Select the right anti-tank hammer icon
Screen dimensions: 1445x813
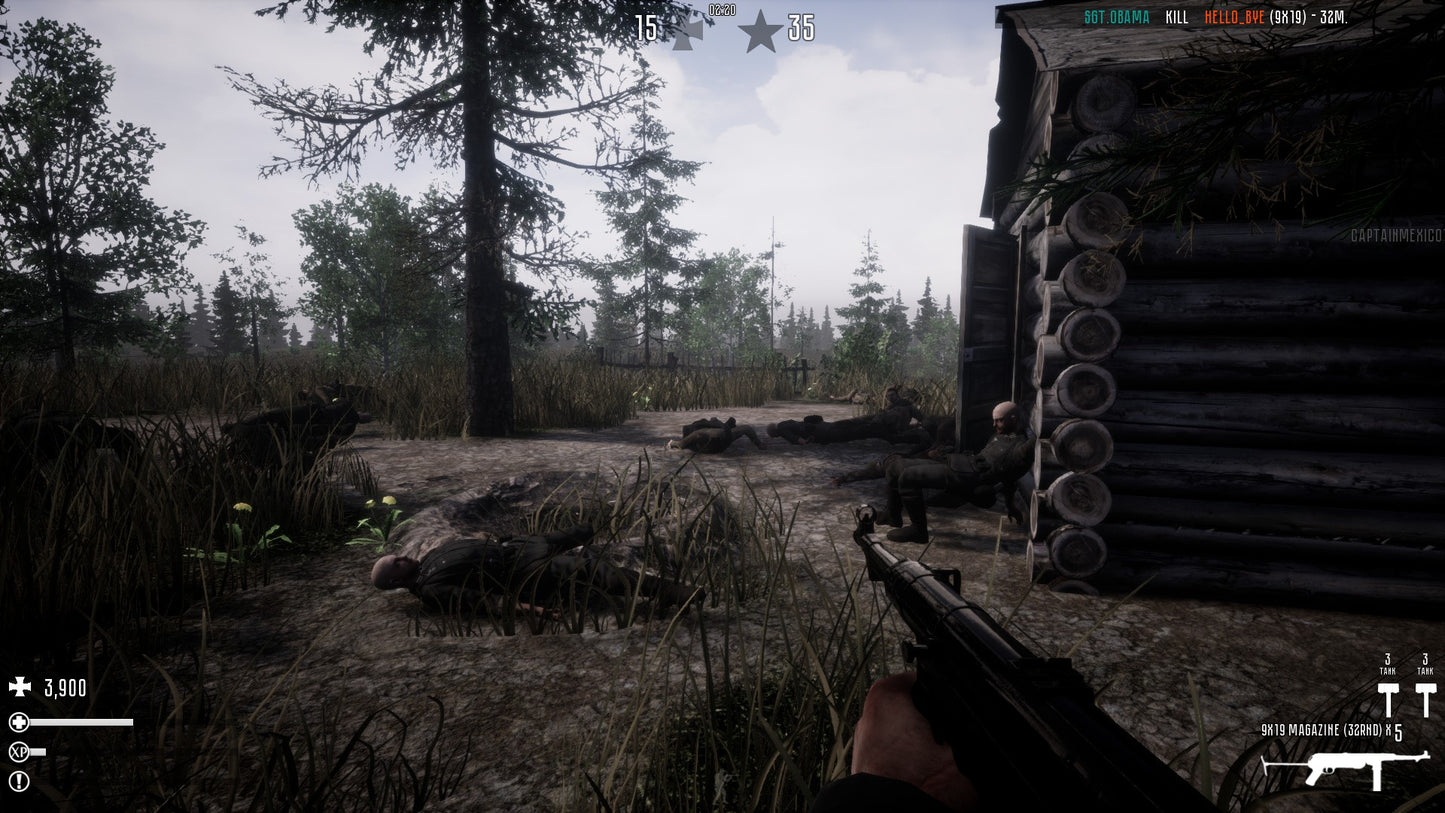pos(1425,696)
